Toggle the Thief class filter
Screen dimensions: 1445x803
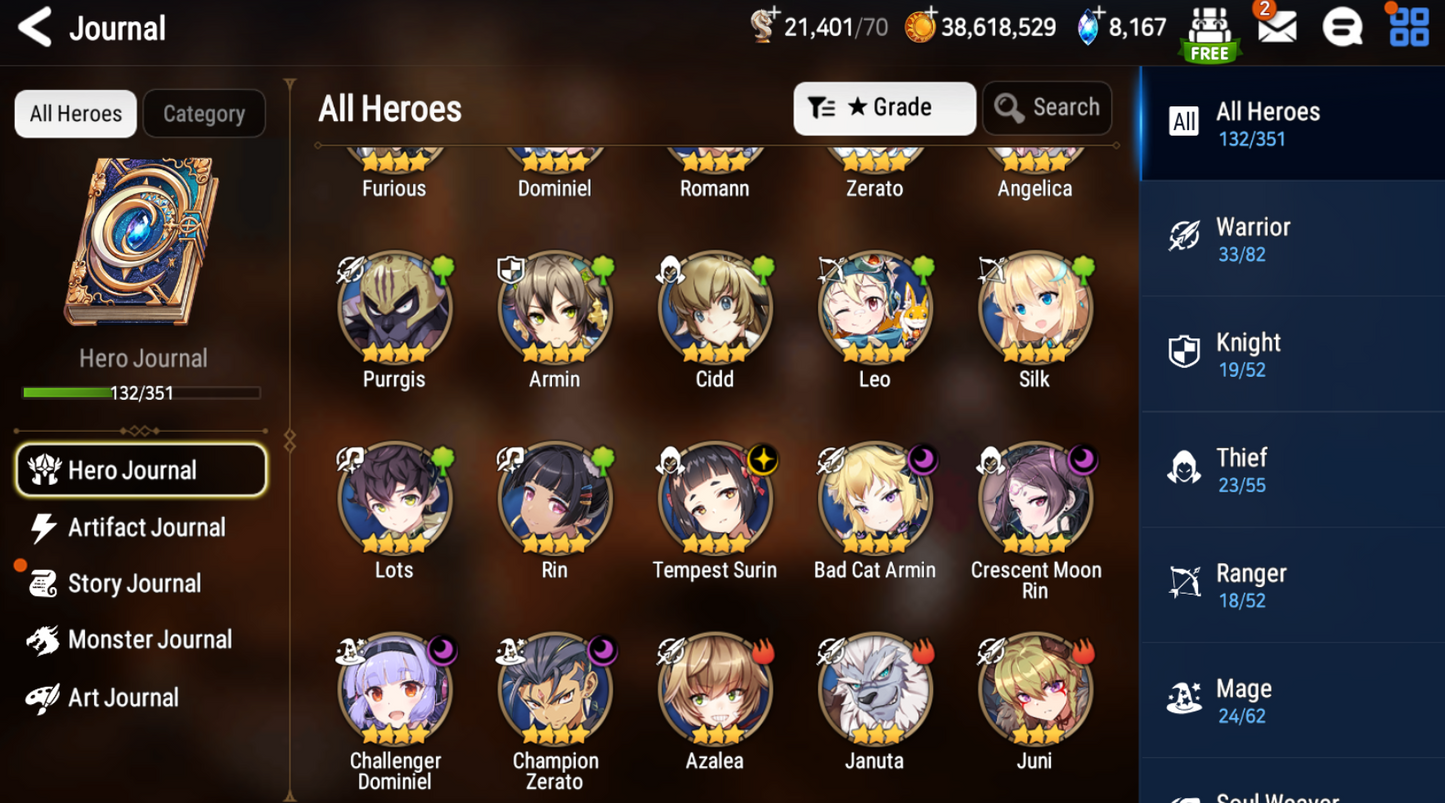point(1184,468)
